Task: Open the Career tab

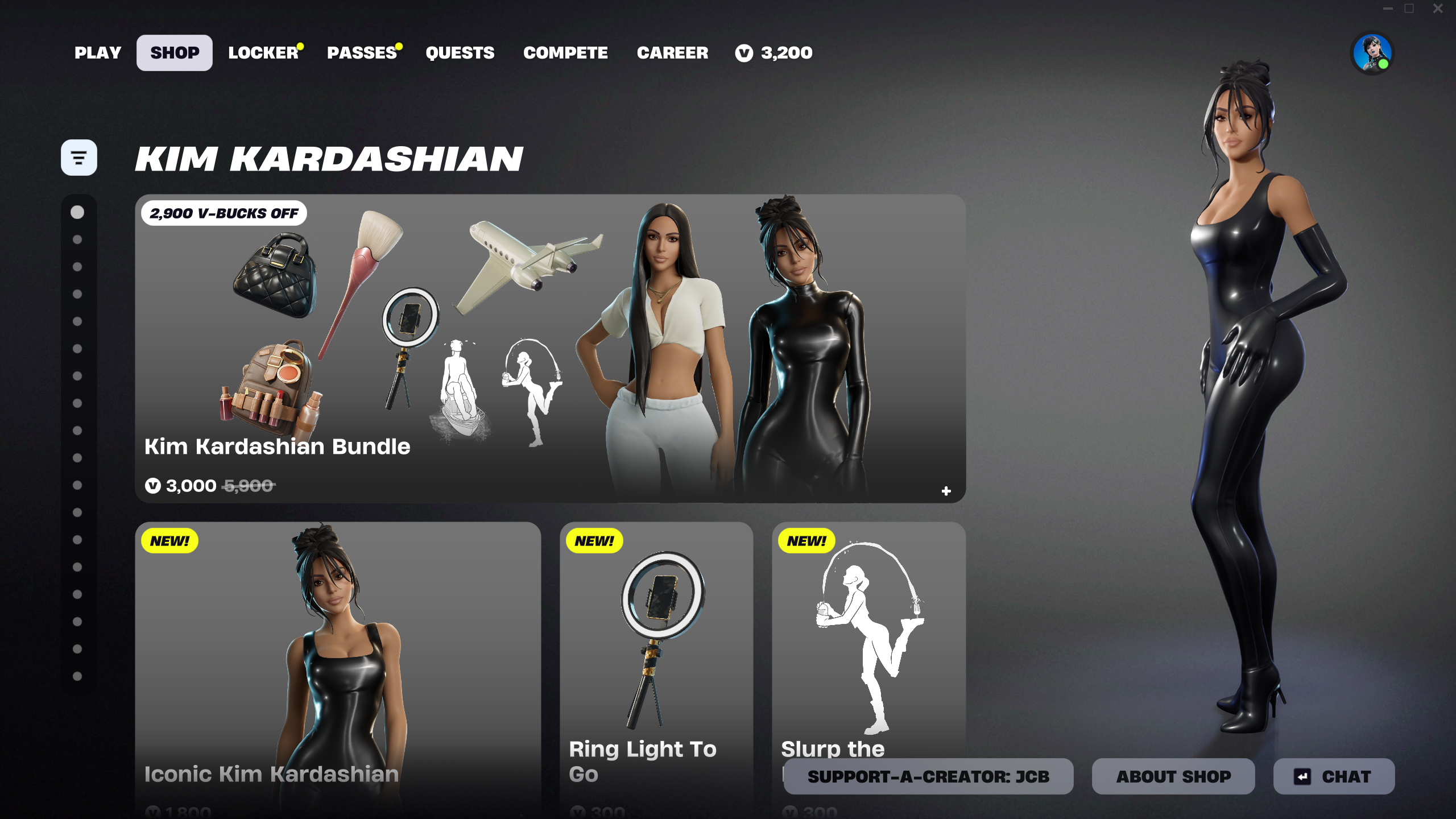Action: 672,53
